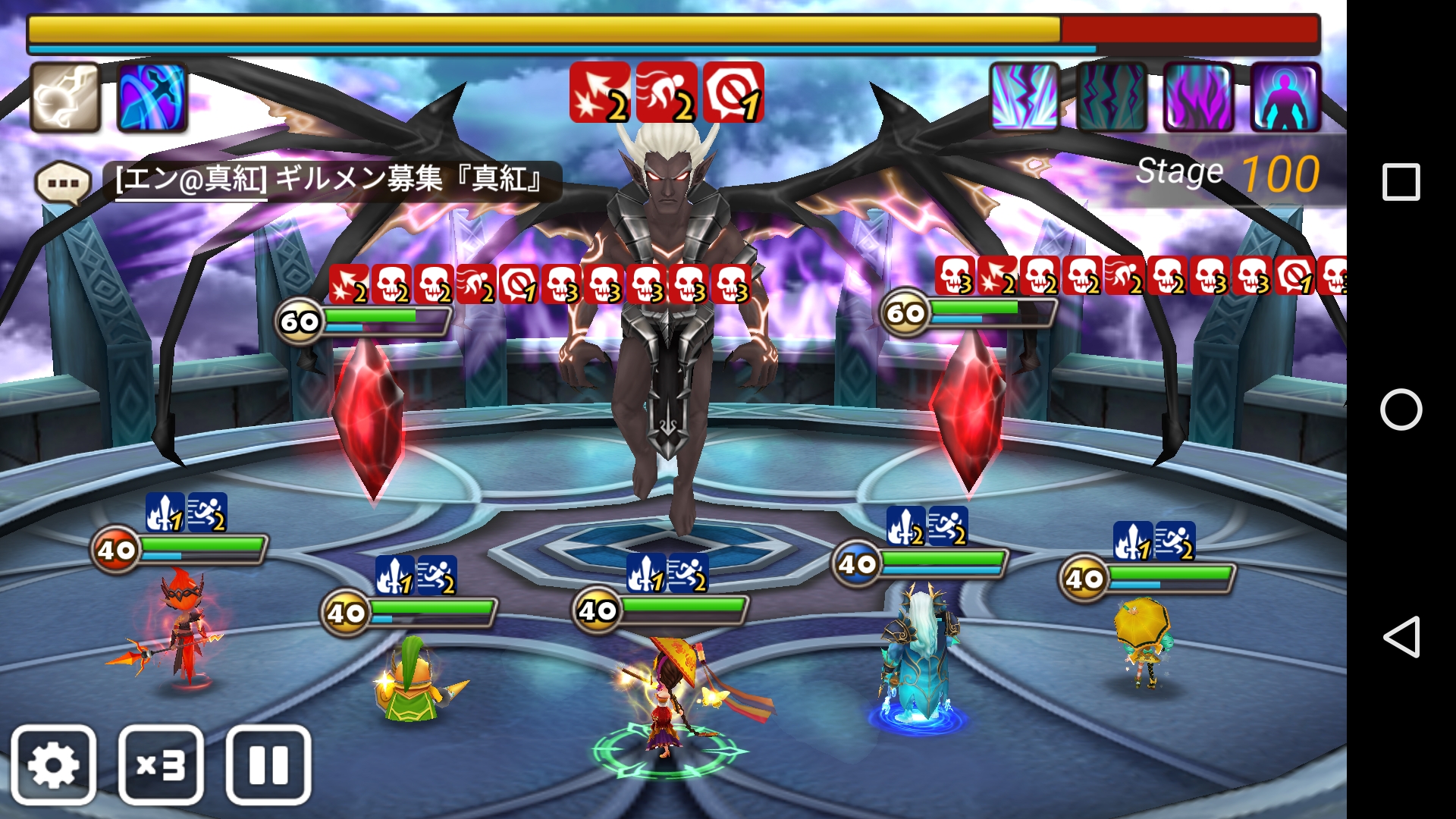The height and width of the screenshot is (819, 1456).
Task: Select the purple flames boss skill icon
Action: coord(1198,97)
